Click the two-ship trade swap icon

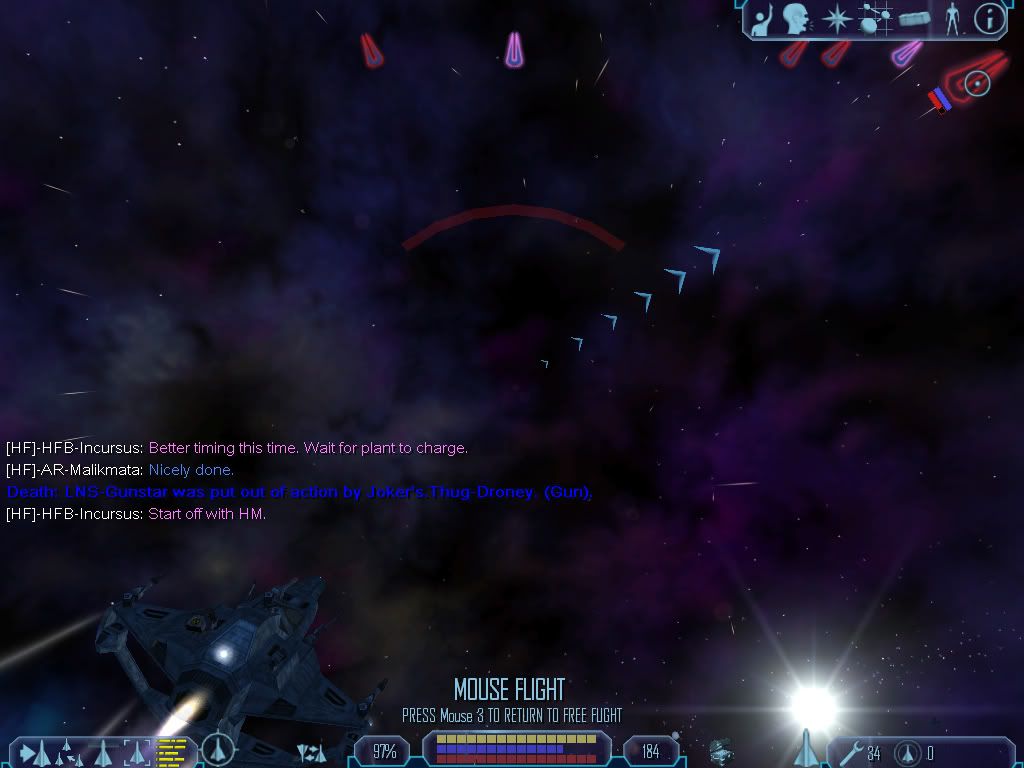pos(312,752)
